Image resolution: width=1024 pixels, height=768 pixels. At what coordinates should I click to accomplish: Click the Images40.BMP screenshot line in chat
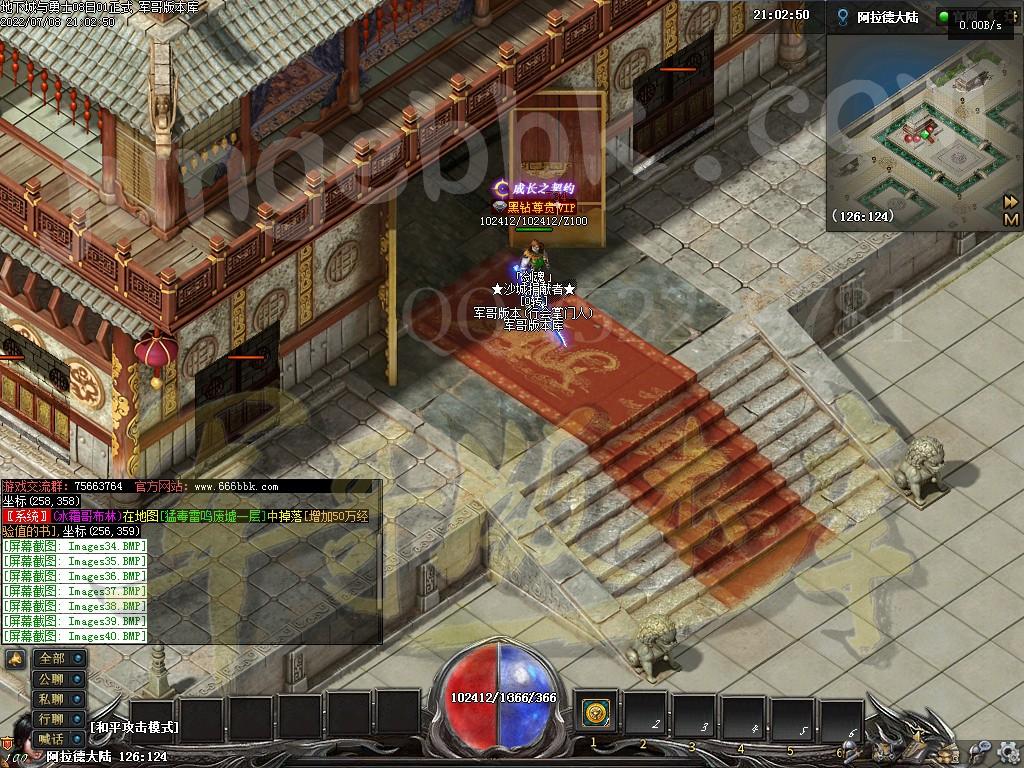coord(75,636)
